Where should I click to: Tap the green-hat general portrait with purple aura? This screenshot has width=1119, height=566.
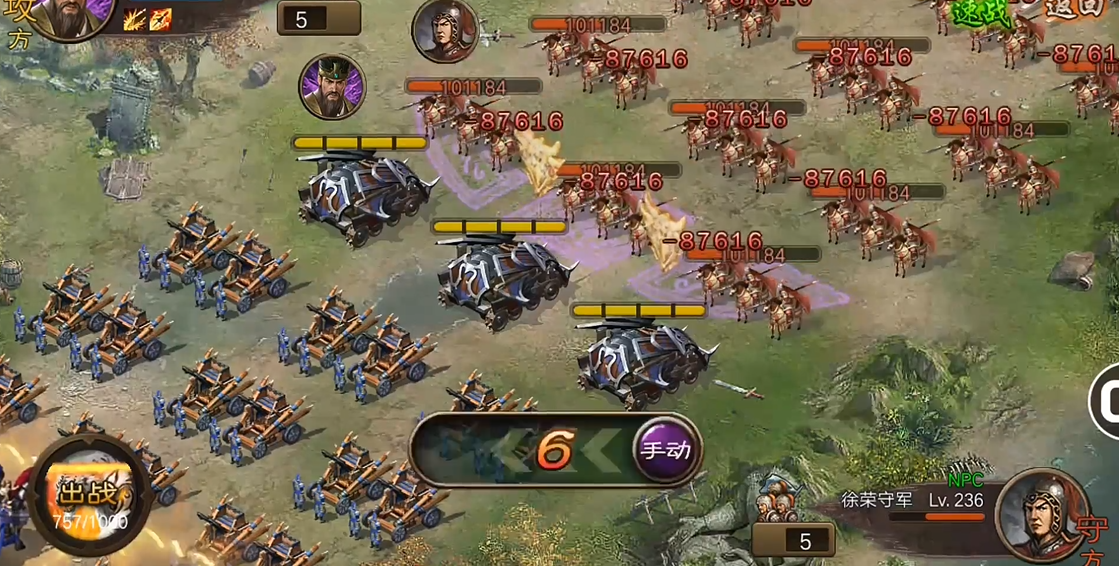pyautogui.click(x=332, y=87)
